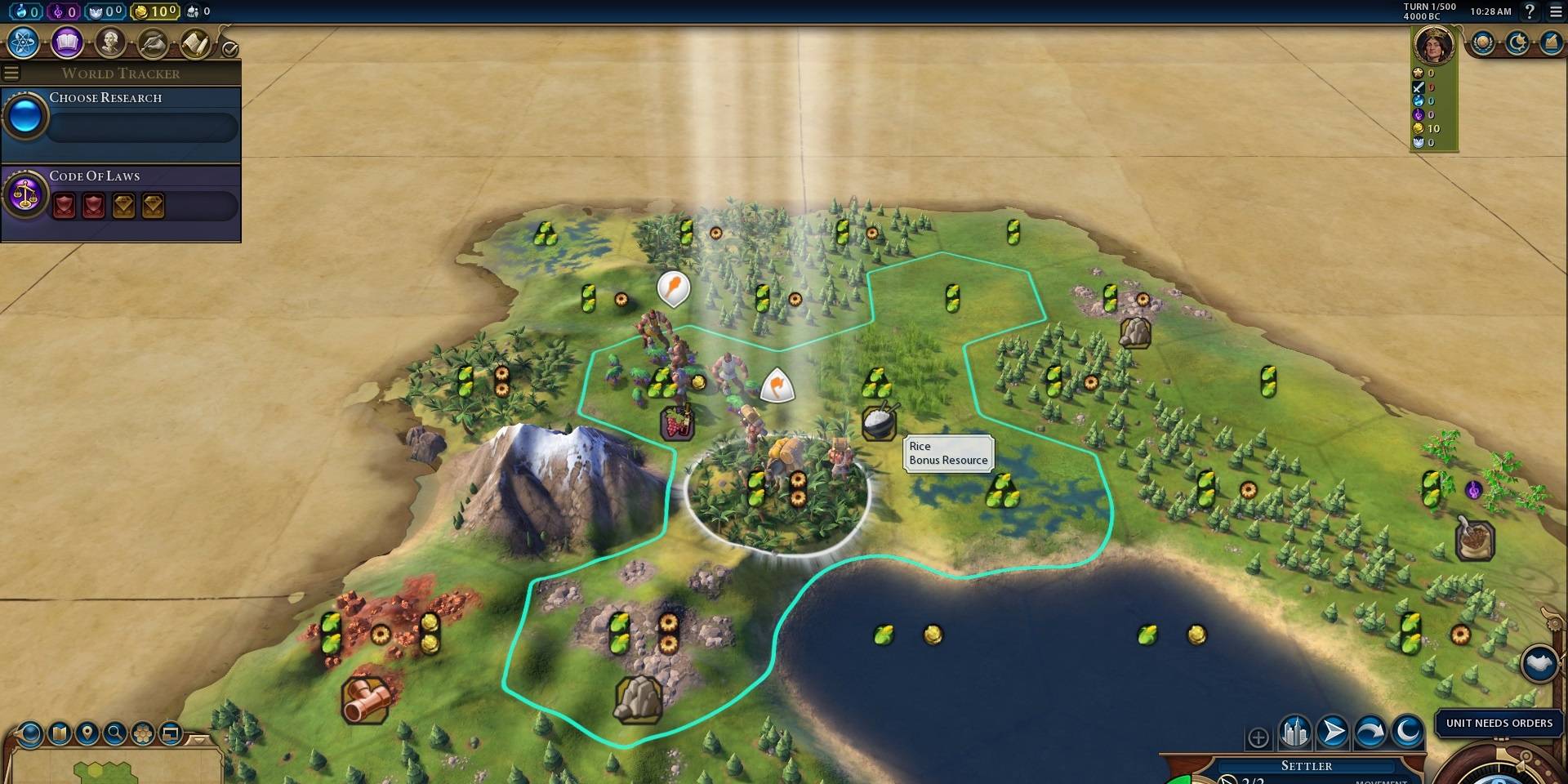Open the civics tree book icon
The image size is (1568, 784).
(67, 42)
